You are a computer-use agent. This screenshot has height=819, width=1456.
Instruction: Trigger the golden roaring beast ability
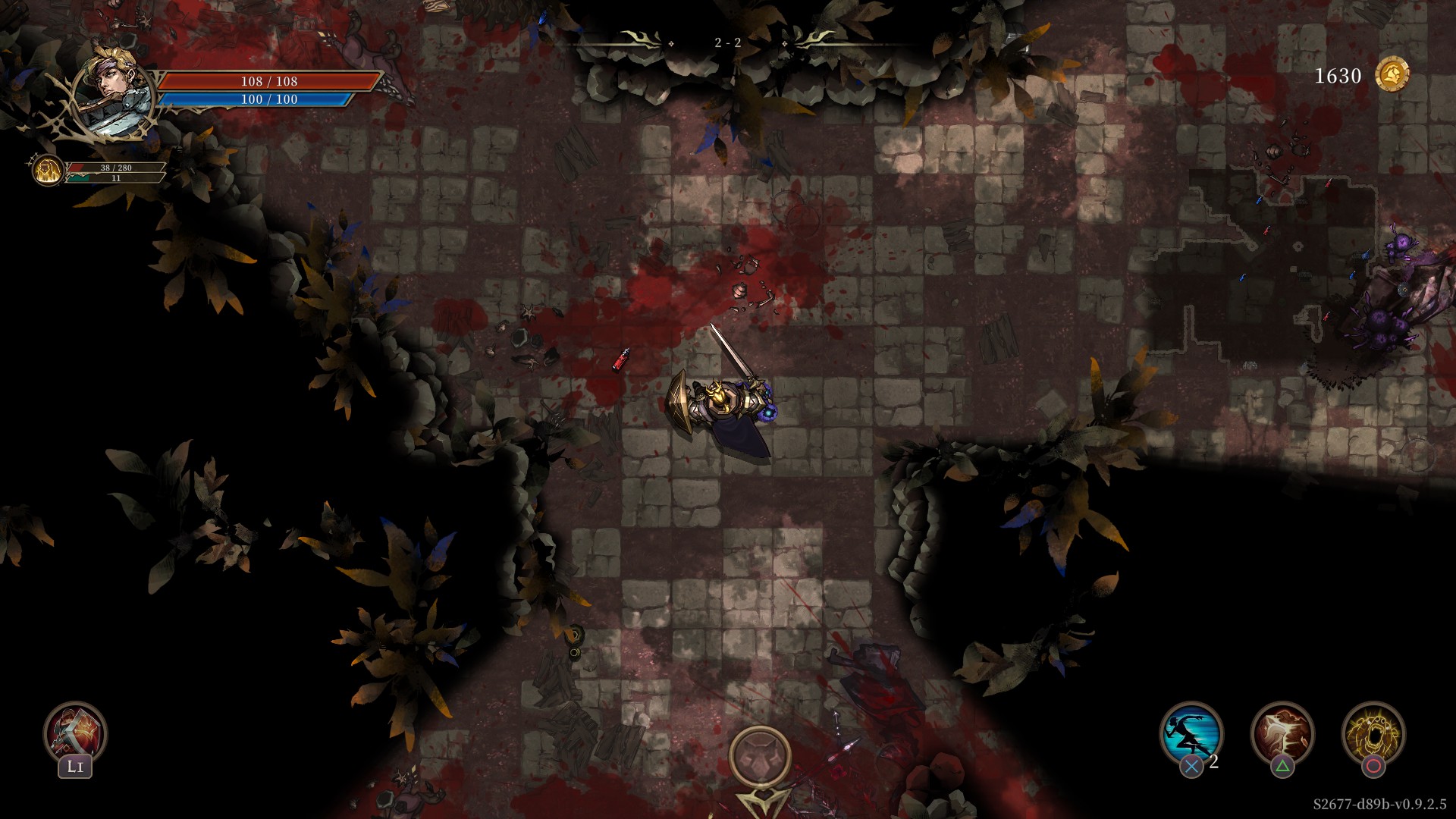click(1373, 733)
